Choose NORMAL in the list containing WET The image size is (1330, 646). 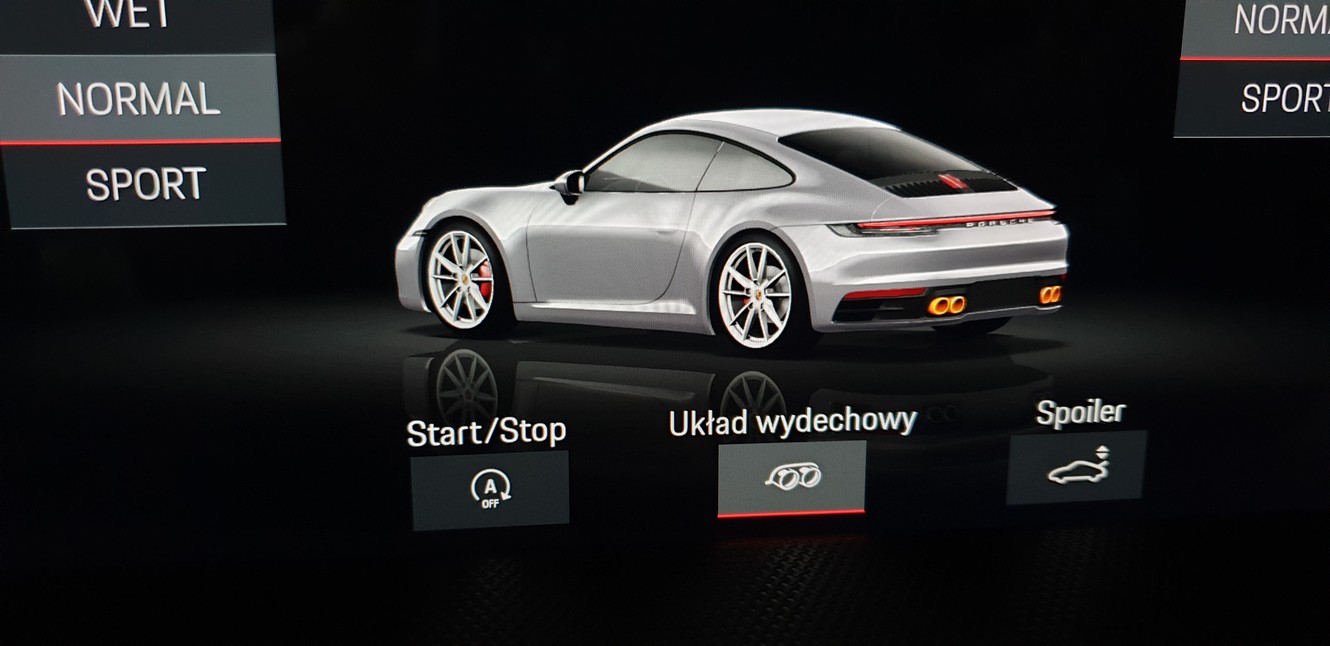(139, 98)
